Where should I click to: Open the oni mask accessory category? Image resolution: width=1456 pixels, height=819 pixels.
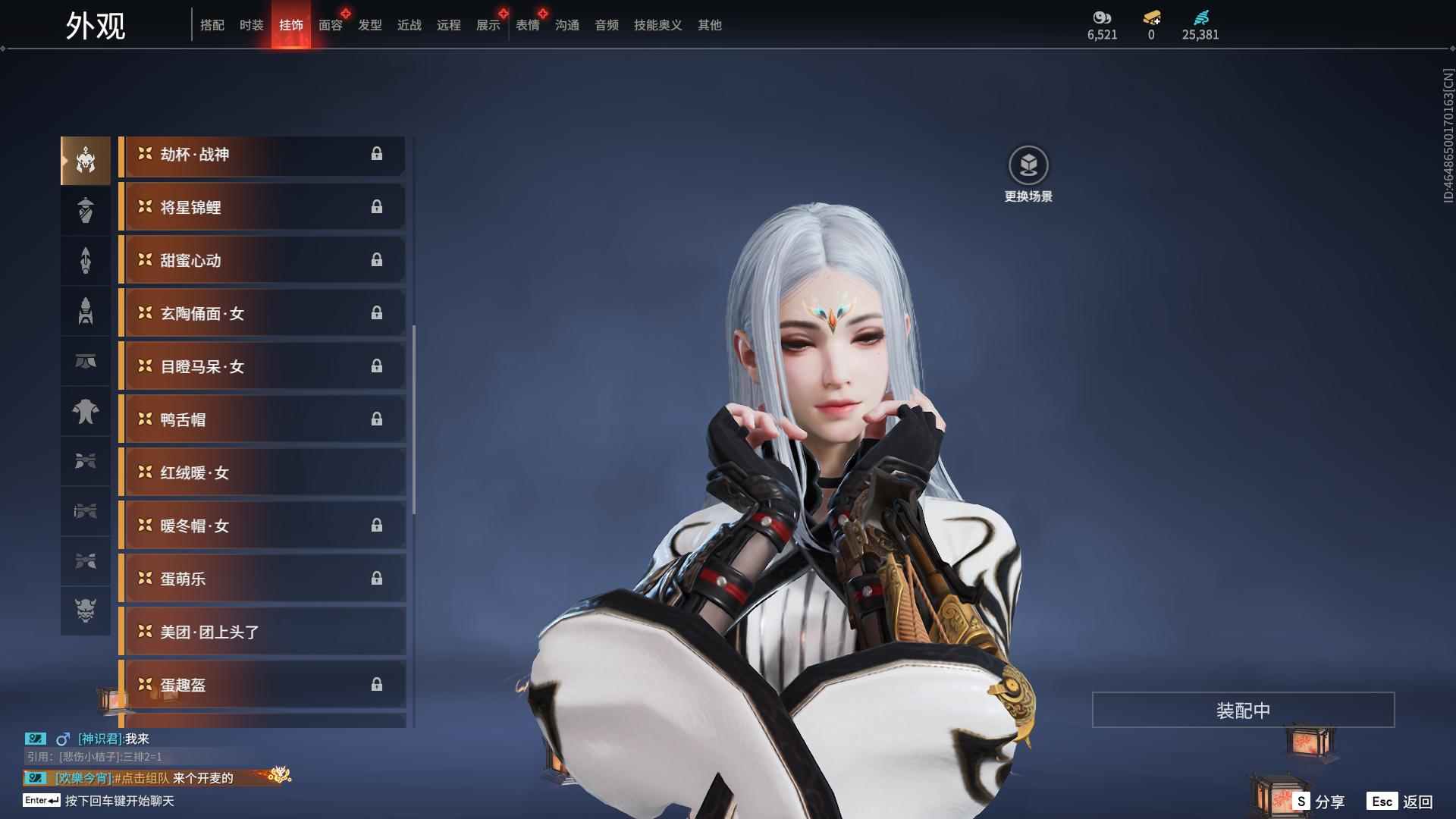click(x=86, y=610)
